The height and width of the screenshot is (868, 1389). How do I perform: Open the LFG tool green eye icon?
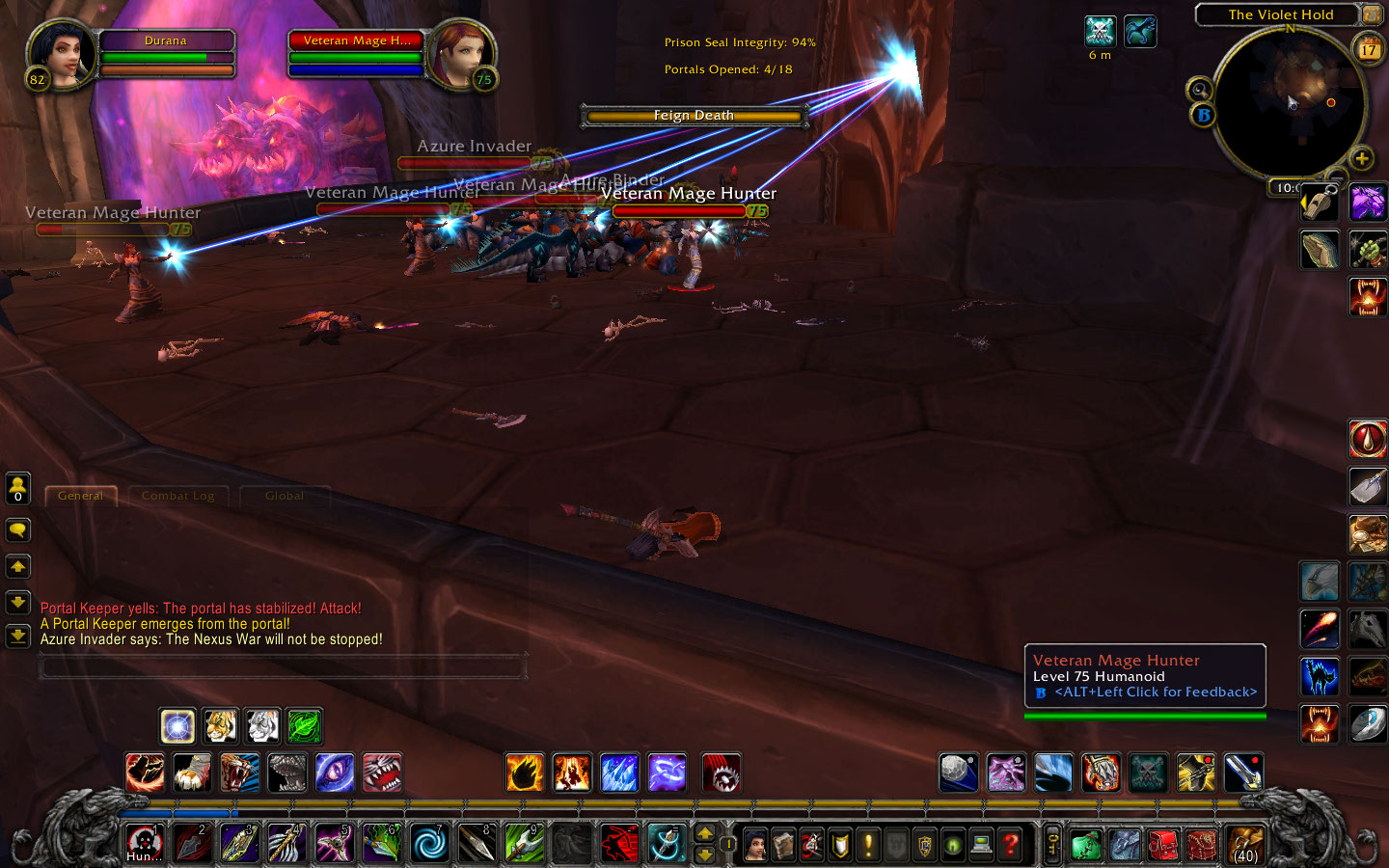click(x=955, y=844)
